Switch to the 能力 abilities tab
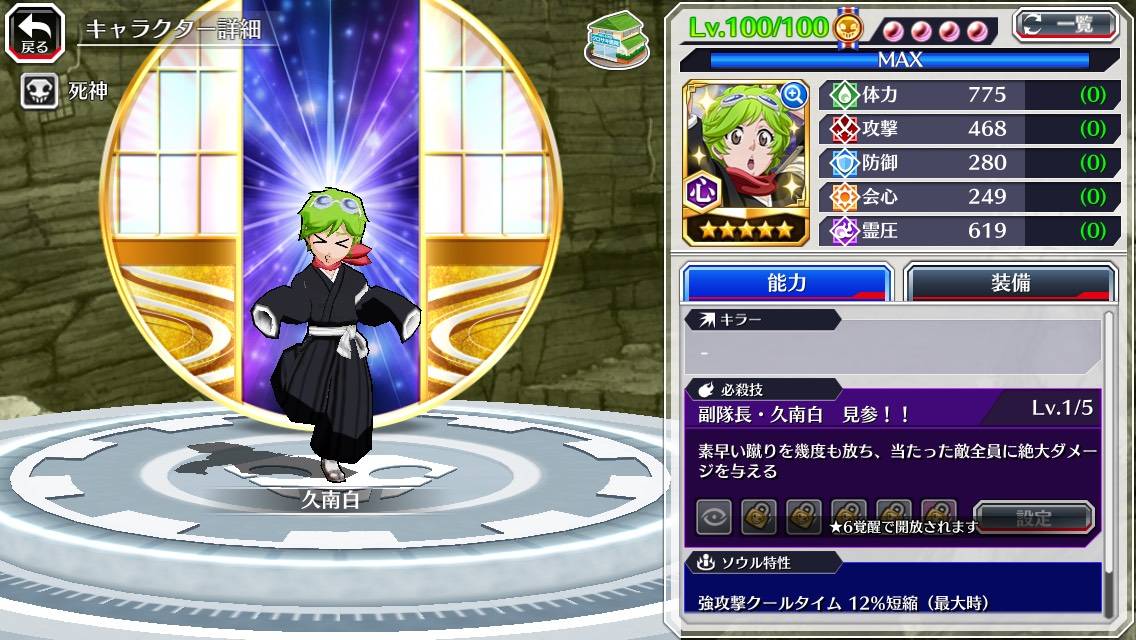Viewport: 1136px width, 640px height. click(786, 283)
